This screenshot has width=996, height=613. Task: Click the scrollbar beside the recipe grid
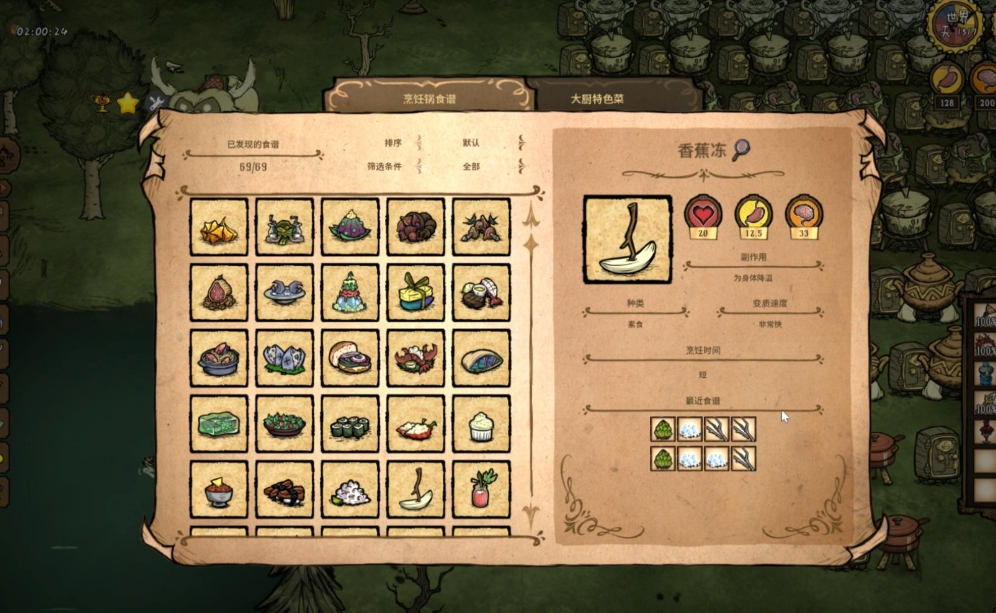(532, 360)
